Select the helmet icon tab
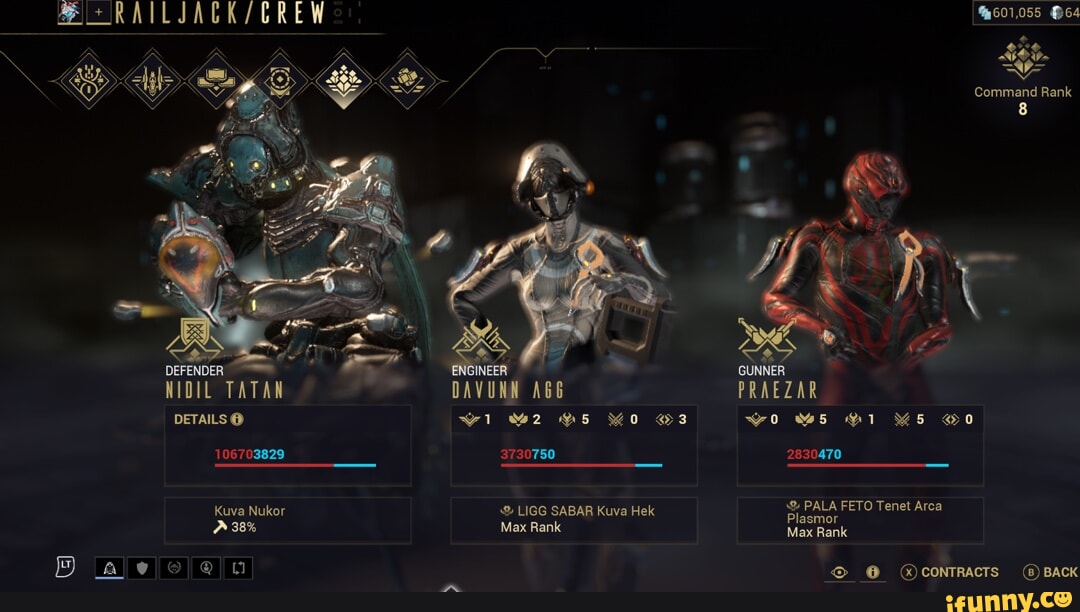This screenshot has height=612, width=1080. click(110, 569)
